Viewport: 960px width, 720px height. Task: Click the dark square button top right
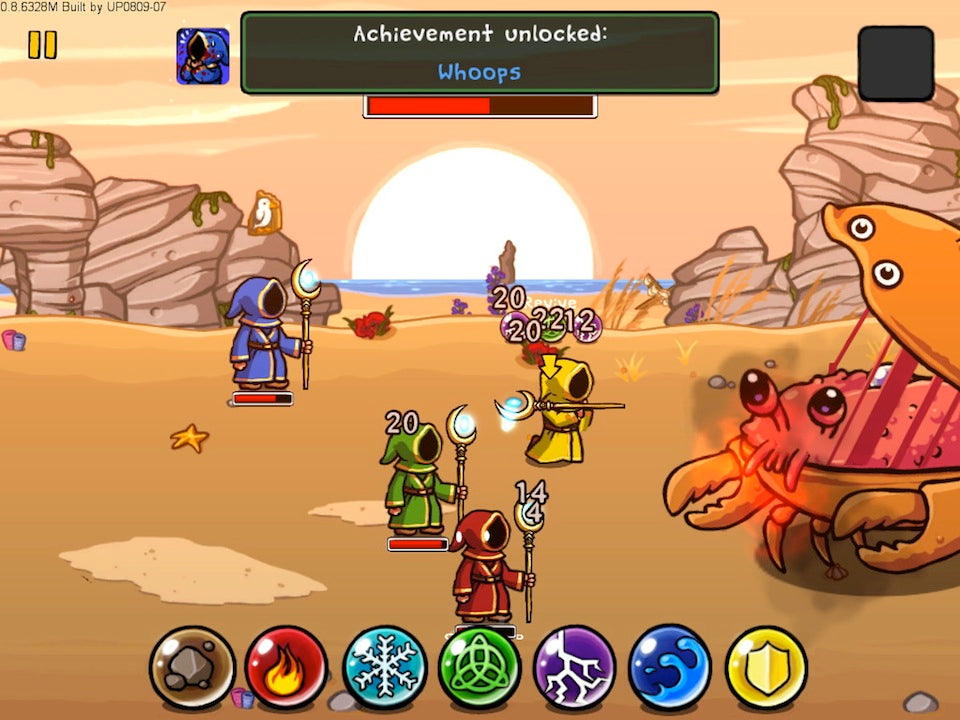(895, 63)
